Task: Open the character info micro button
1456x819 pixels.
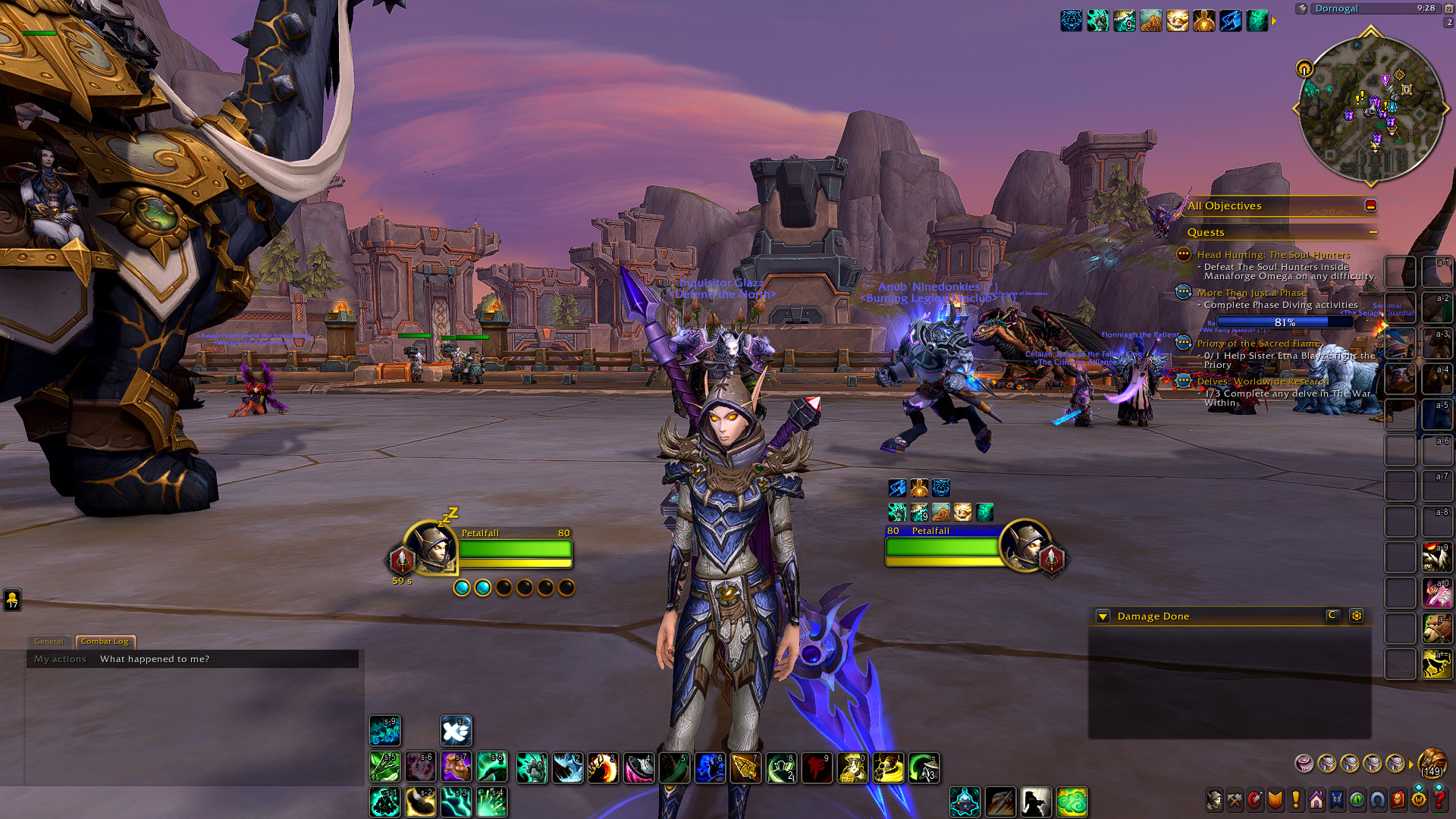Action: 1214,799
